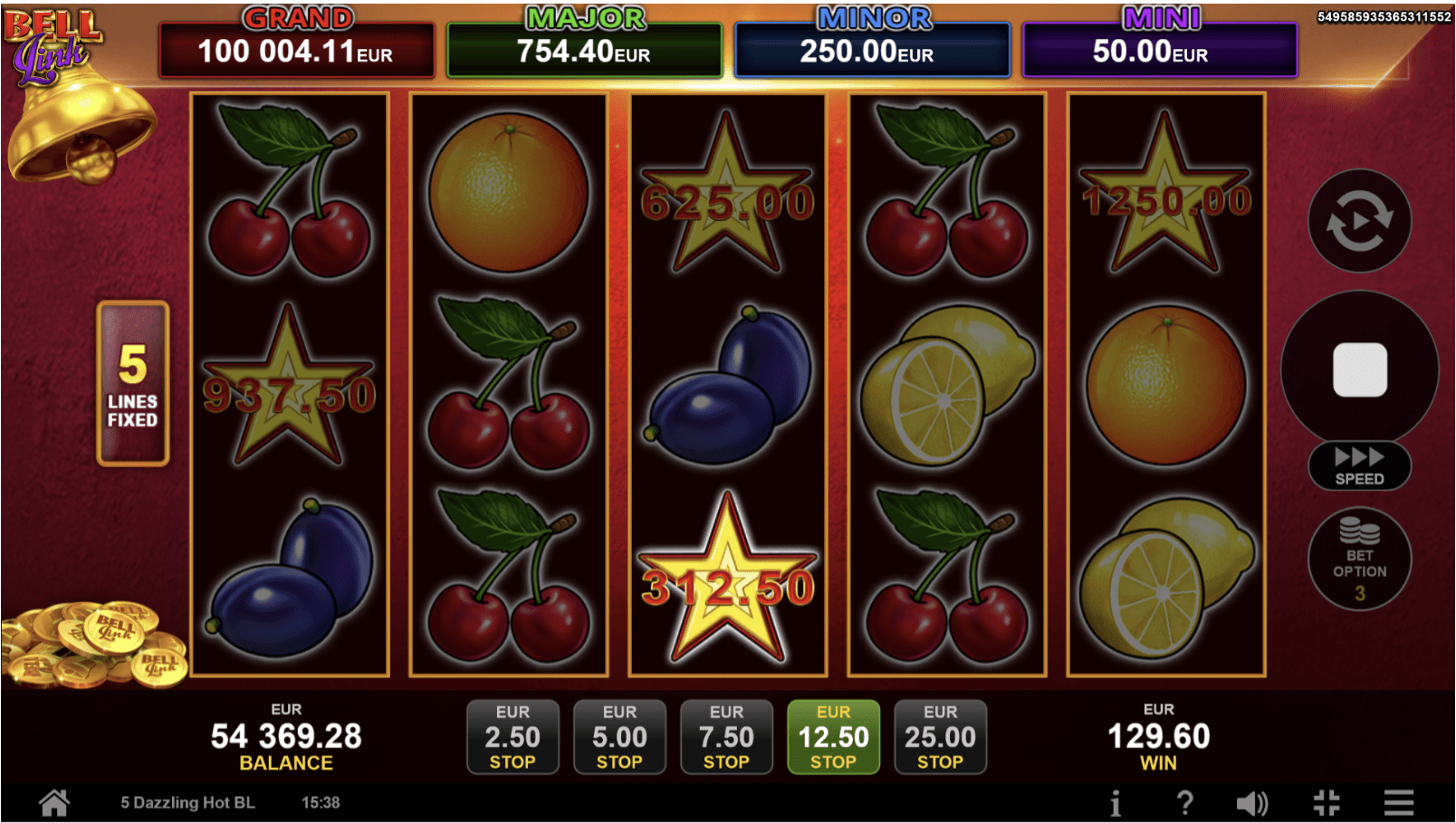Go to the home lobby icon
The image size is (1456, 823).
54,802
